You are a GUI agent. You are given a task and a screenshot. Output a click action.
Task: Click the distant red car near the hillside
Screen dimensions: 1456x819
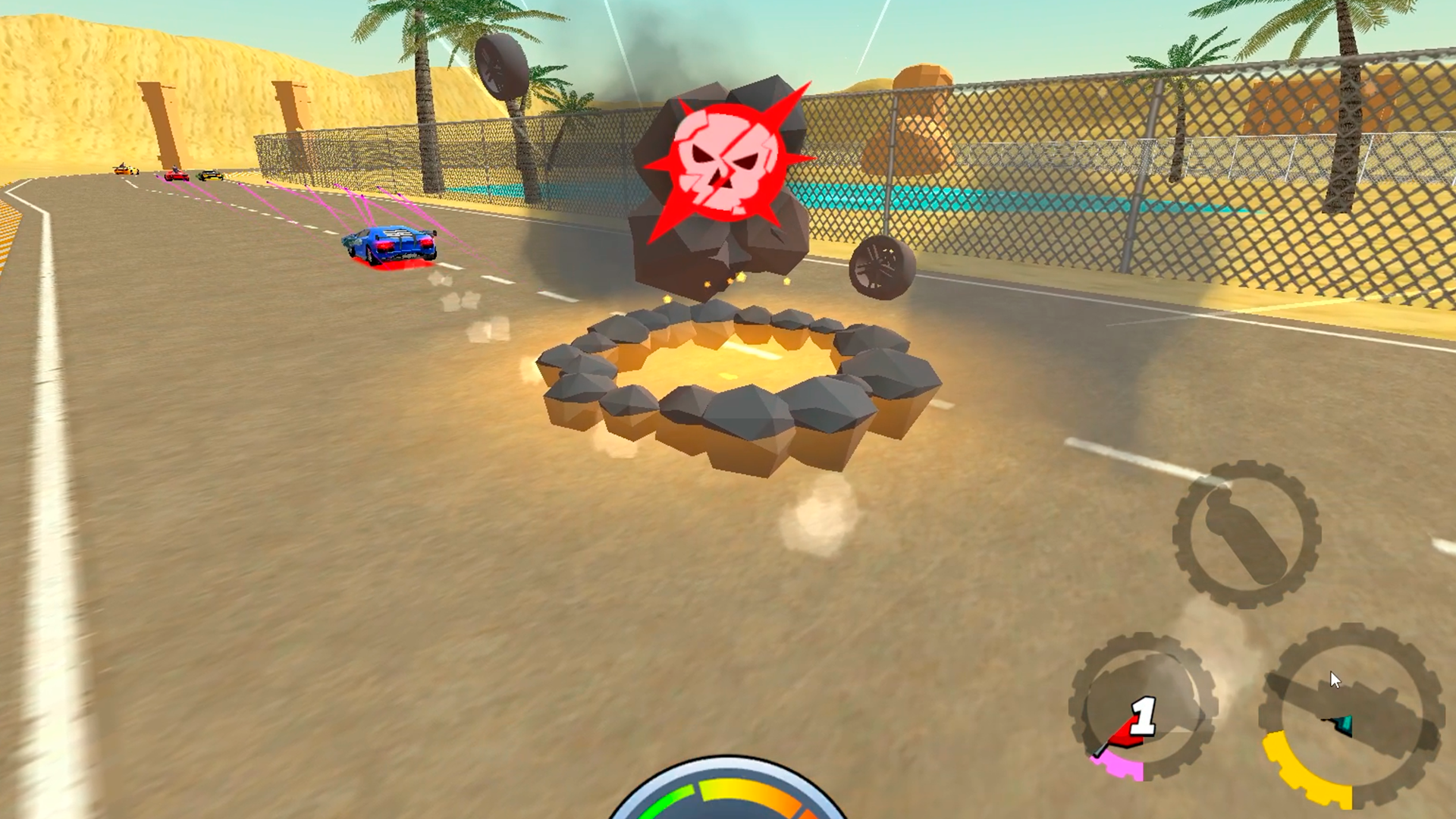pyautogui.click(x=175, y=174)
